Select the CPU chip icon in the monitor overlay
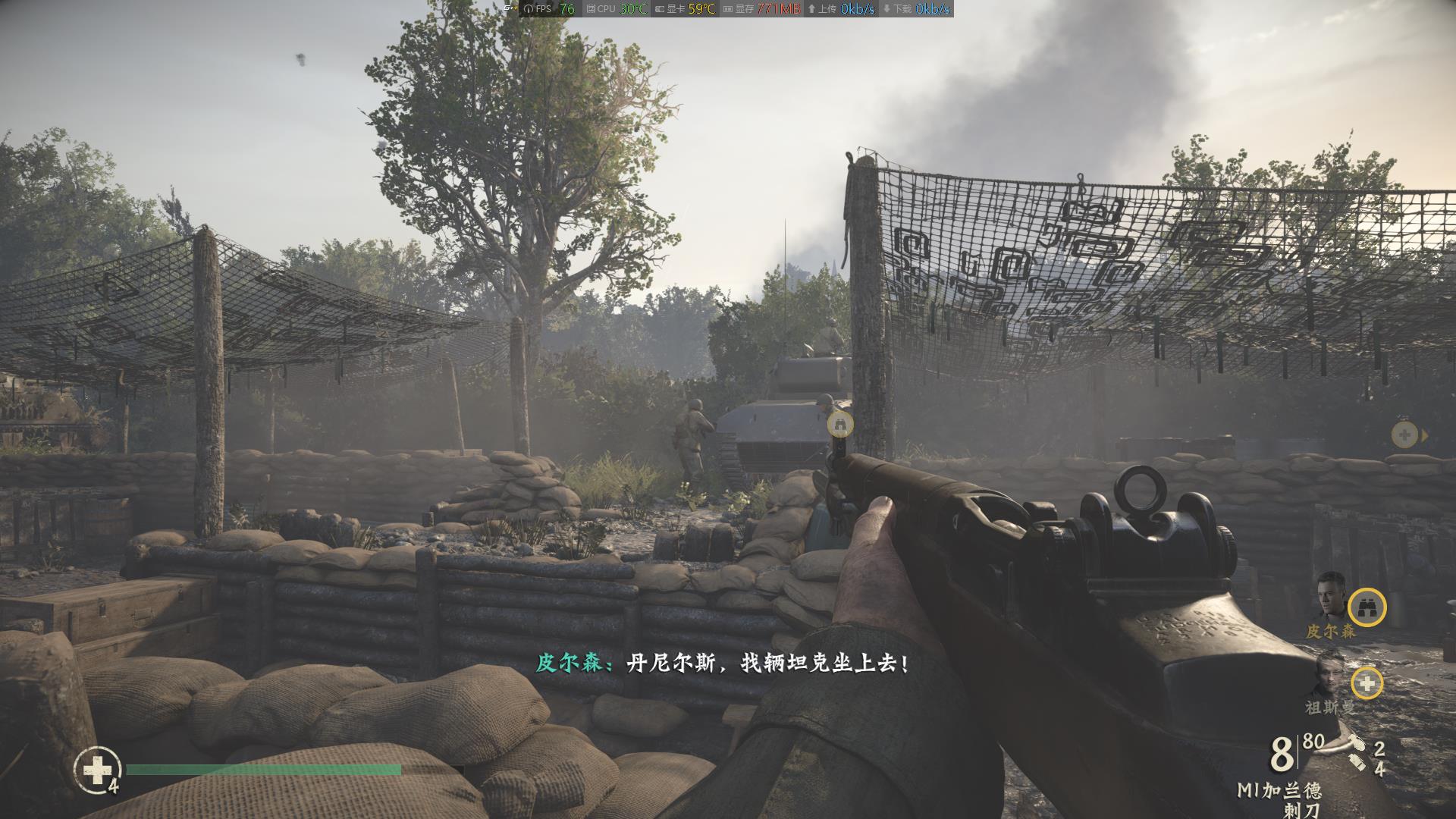Viewport: 1456px width, 819px height. (x=590, y=10)
